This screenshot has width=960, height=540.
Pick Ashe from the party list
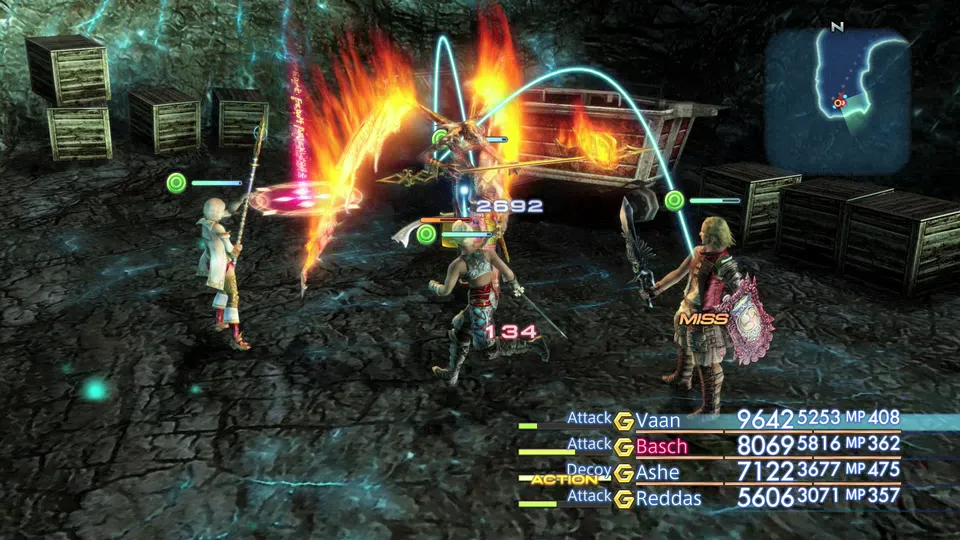[x=657, y=472]
